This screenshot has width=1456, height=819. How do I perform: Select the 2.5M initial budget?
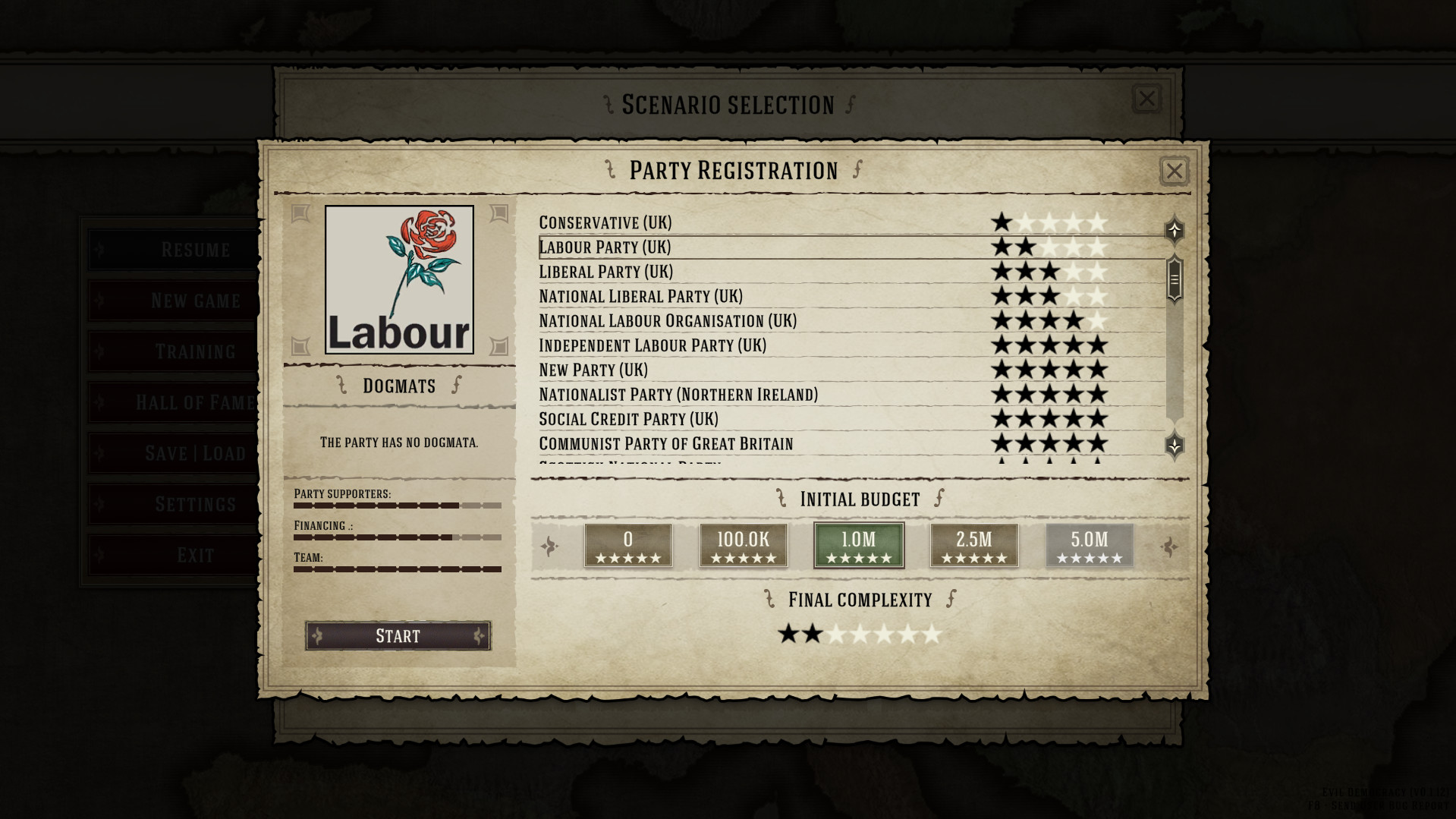coord(973,545)
